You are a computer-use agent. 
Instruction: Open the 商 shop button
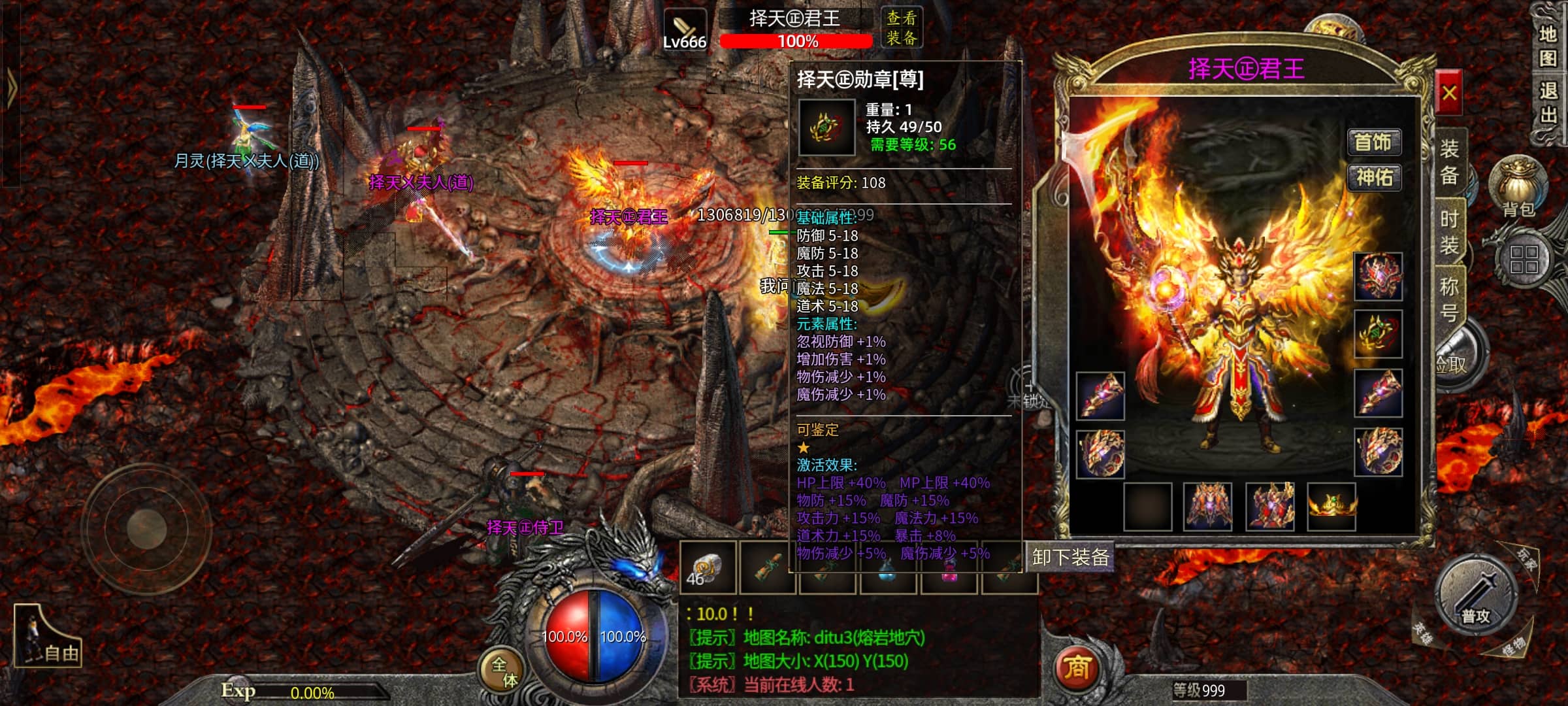(x=1077, y=668)
